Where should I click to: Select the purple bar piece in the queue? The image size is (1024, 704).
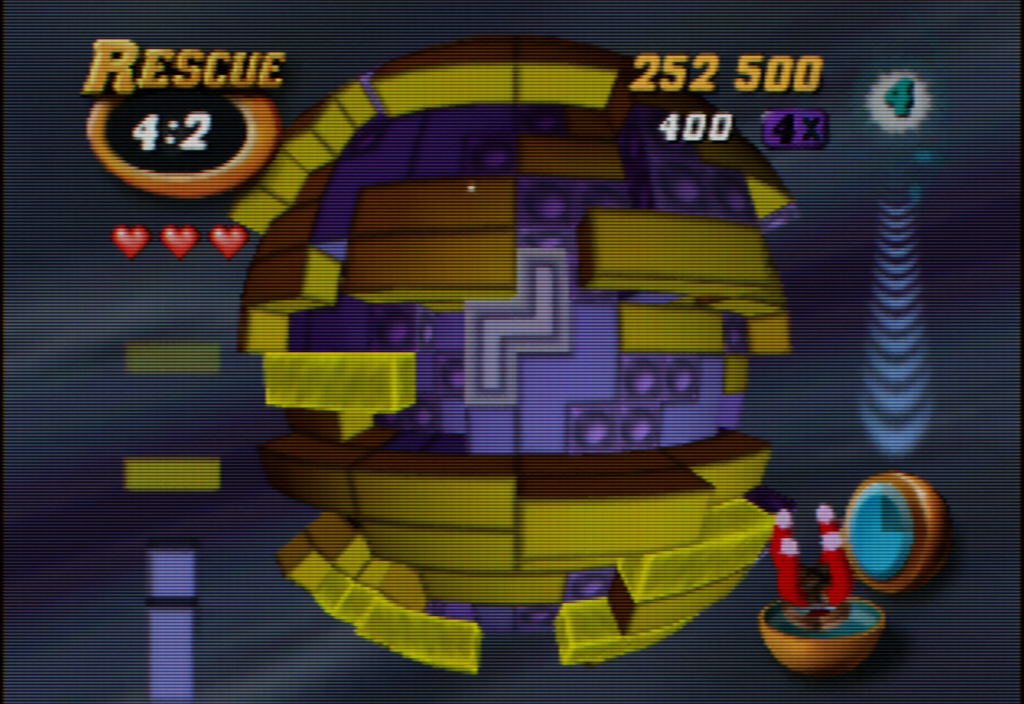tap(171, 620)
